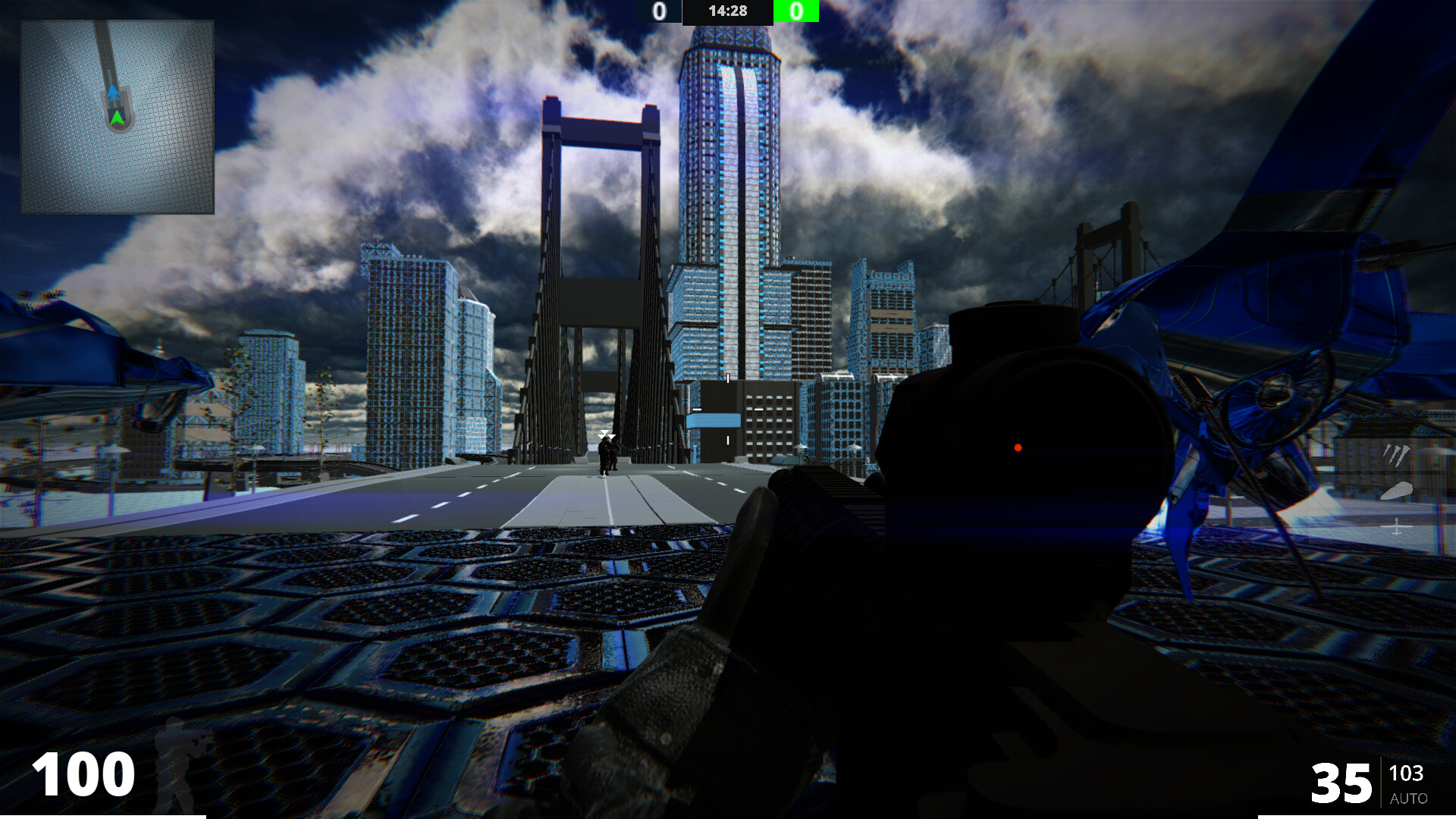Viewport: 1456px width, 819px height.
Task: Toggle the green enemy team score display
Action: (x=796, y=11)
